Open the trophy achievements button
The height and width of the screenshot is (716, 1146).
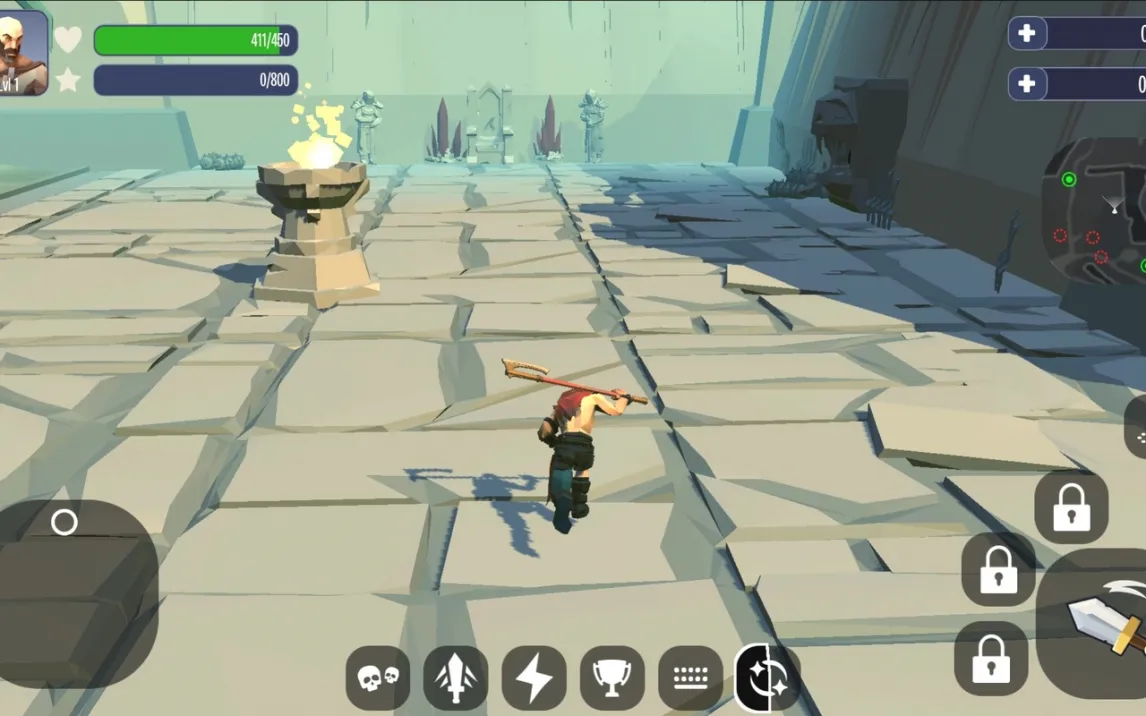click(x=612, y=678)
